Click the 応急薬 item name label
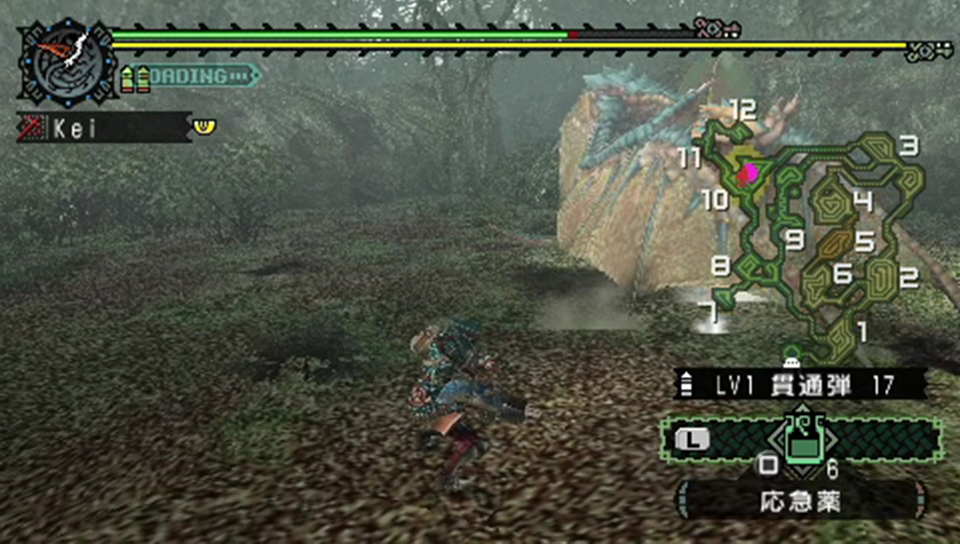 [x=798, y=501]
